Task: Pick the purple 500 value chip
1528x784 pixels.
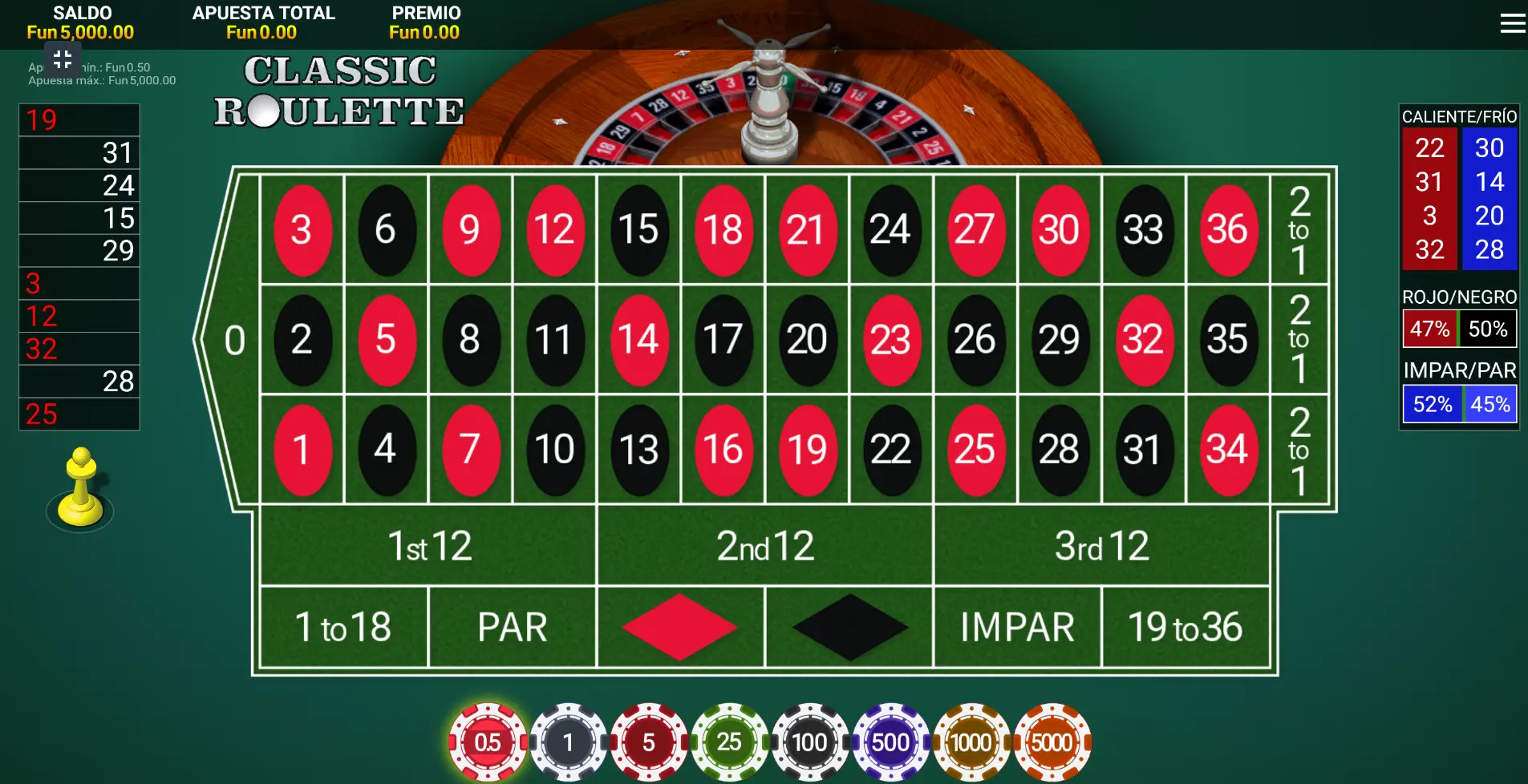Action: [x=891, y=742]
